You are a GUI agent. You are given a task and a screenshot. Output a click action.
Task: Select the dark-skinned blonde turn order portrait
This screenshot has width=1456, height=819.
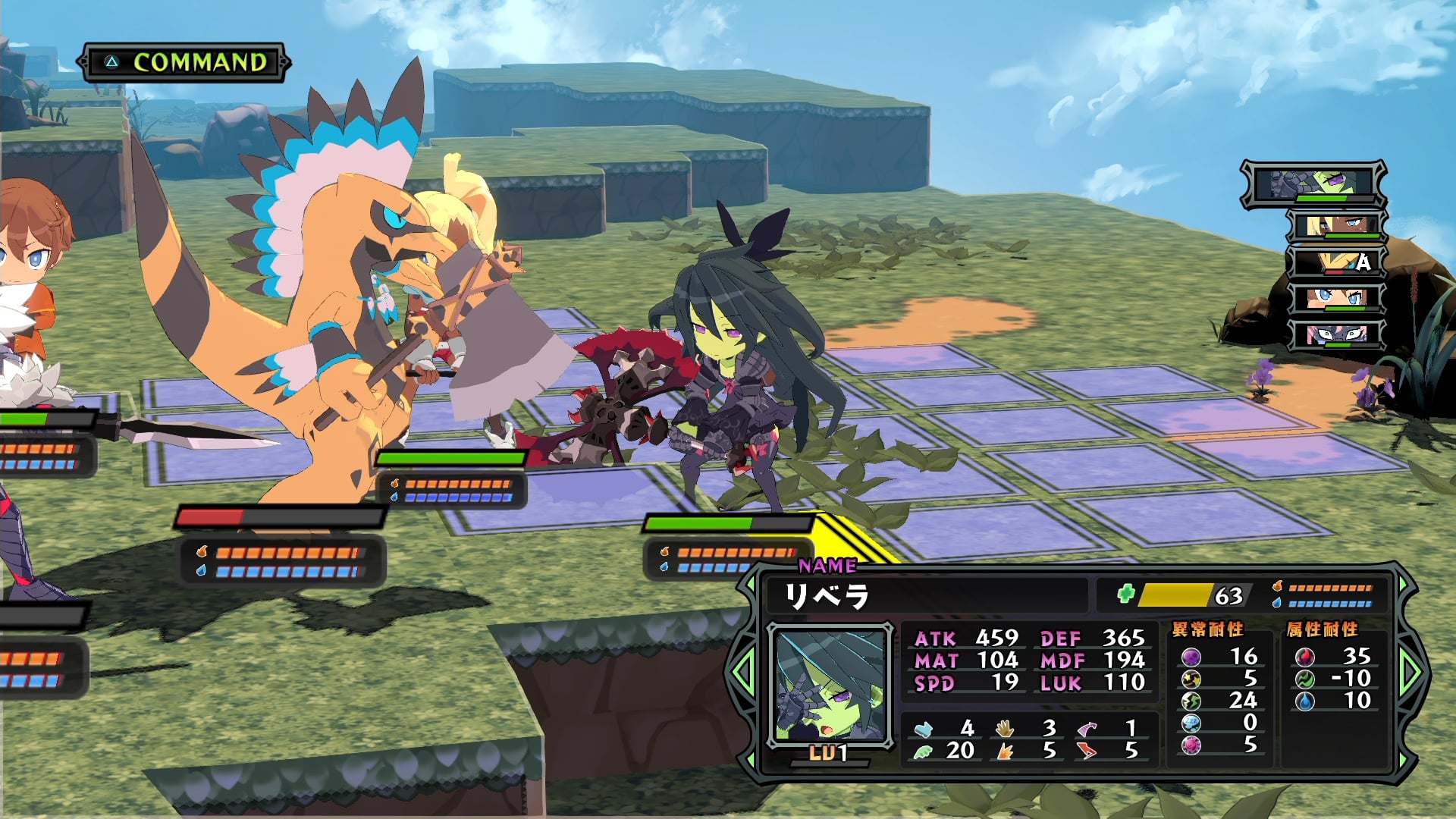(x=1336, y=225)
